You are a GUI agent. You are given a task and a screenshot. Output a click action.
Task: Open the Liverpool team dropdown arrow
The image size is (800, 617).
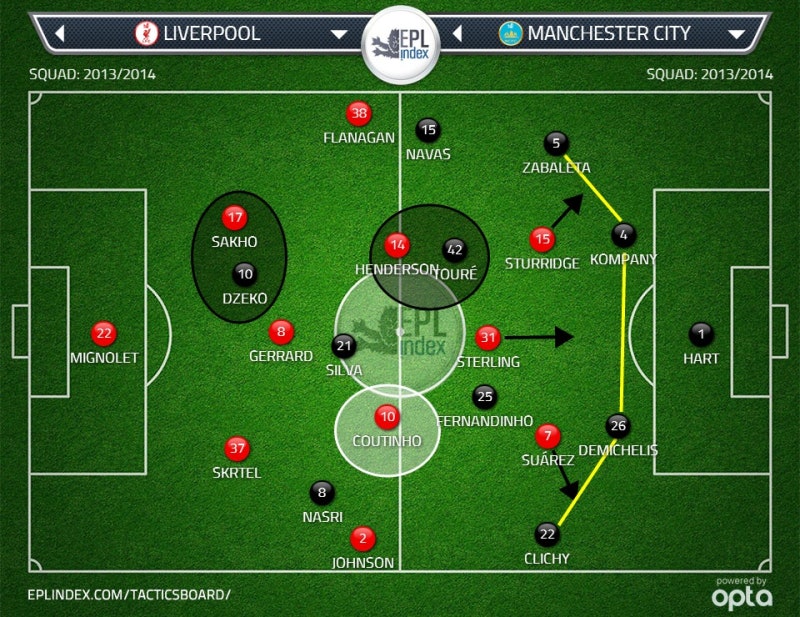coord(338,34)
